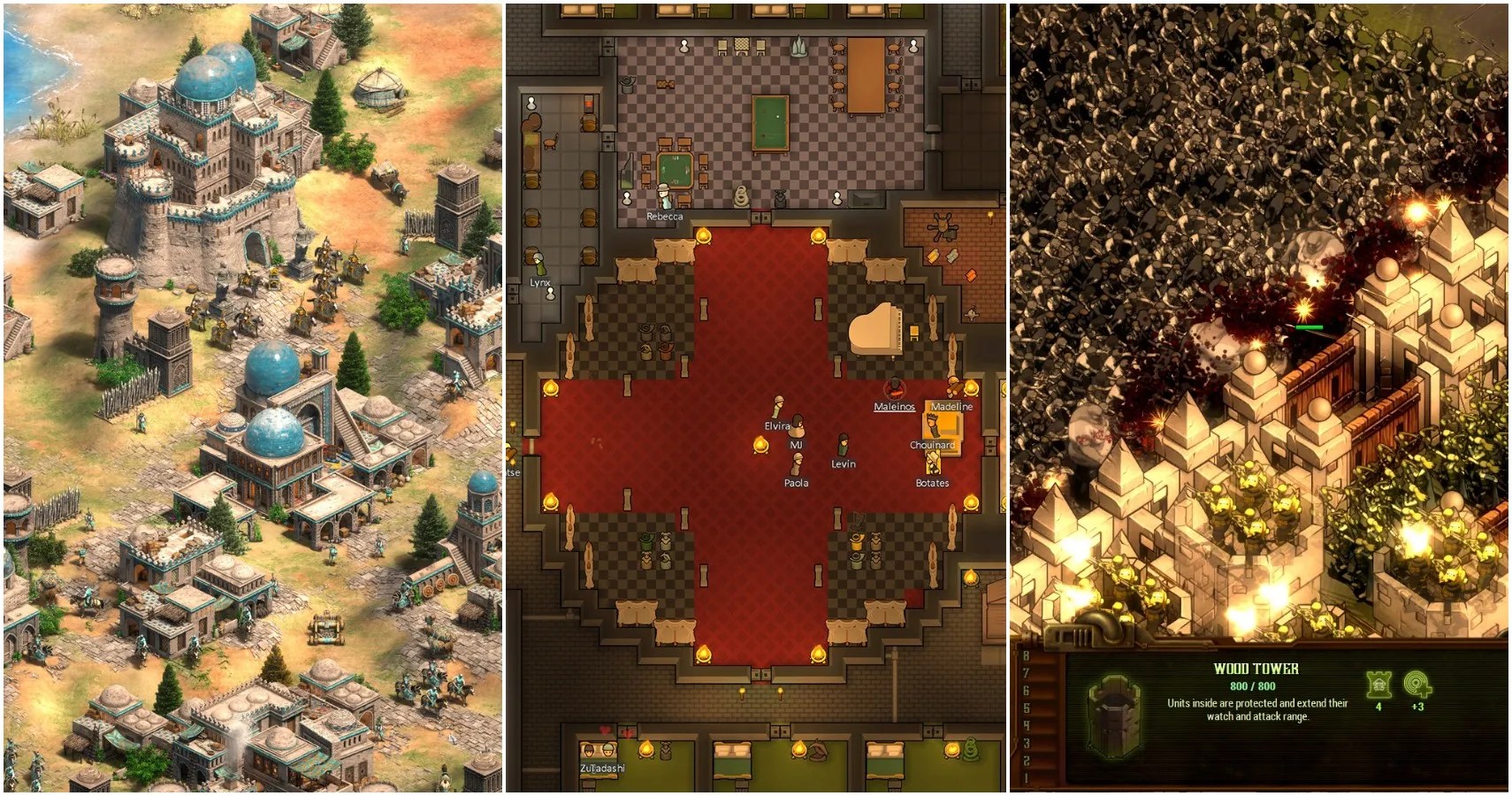Image resolution: width=1512 pixels, height=796 pixels.
Task: Select the Wood Tower portrait icon
Action: [x=1112, y=715]
